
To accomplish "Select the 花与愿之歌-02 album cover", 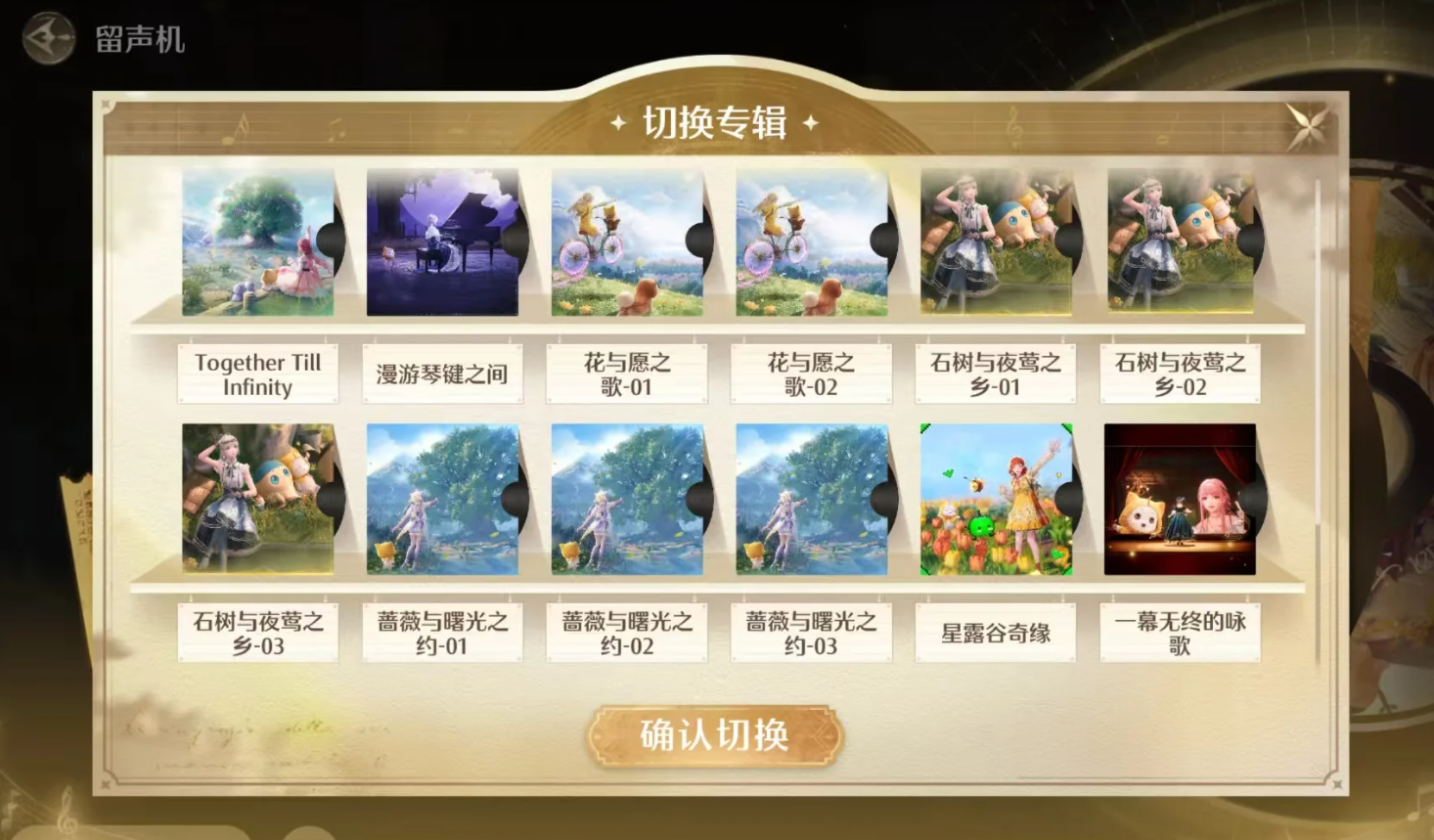I will 810,243.
